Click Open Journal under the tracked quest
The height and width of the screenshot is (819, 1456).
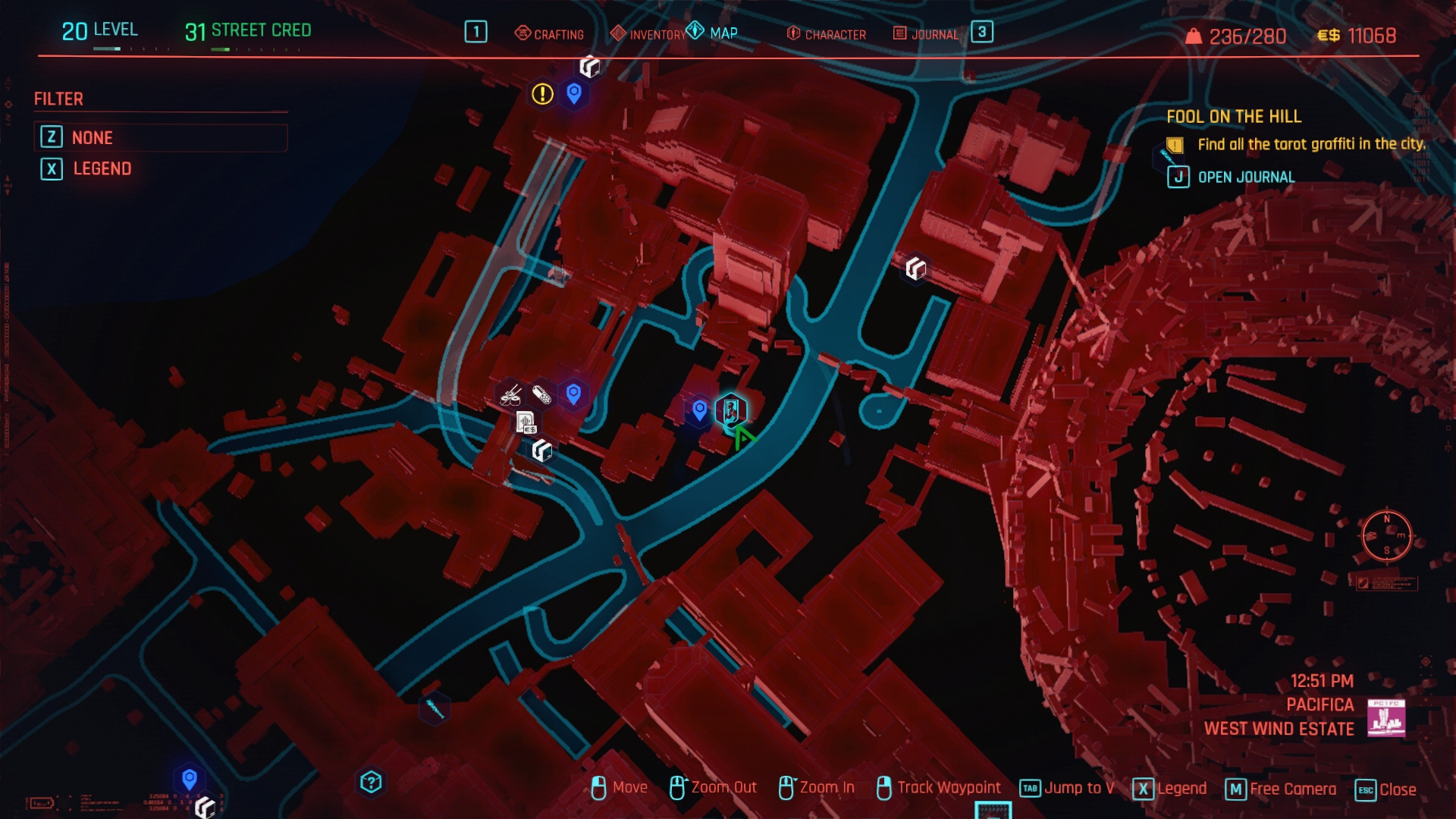click(1245, 177)
